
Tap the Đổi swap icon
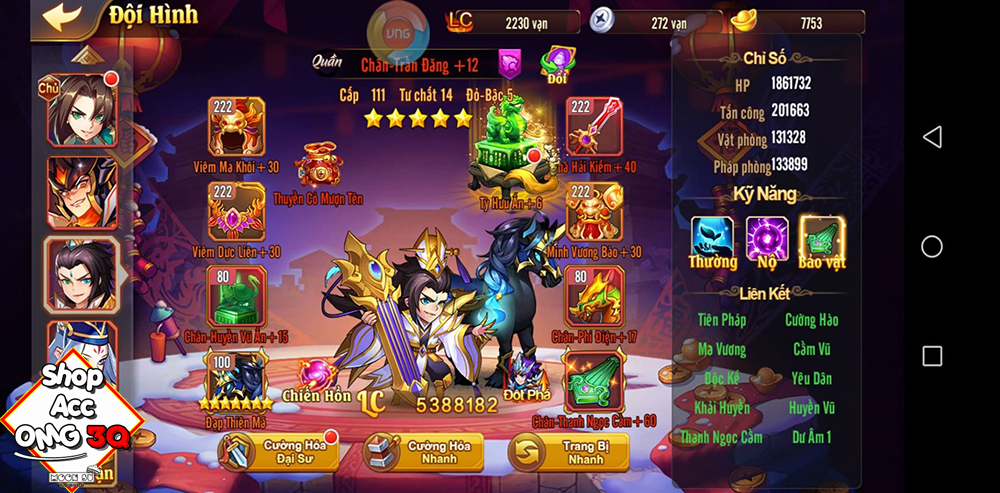pyautogui.click(x=556, y=63)
